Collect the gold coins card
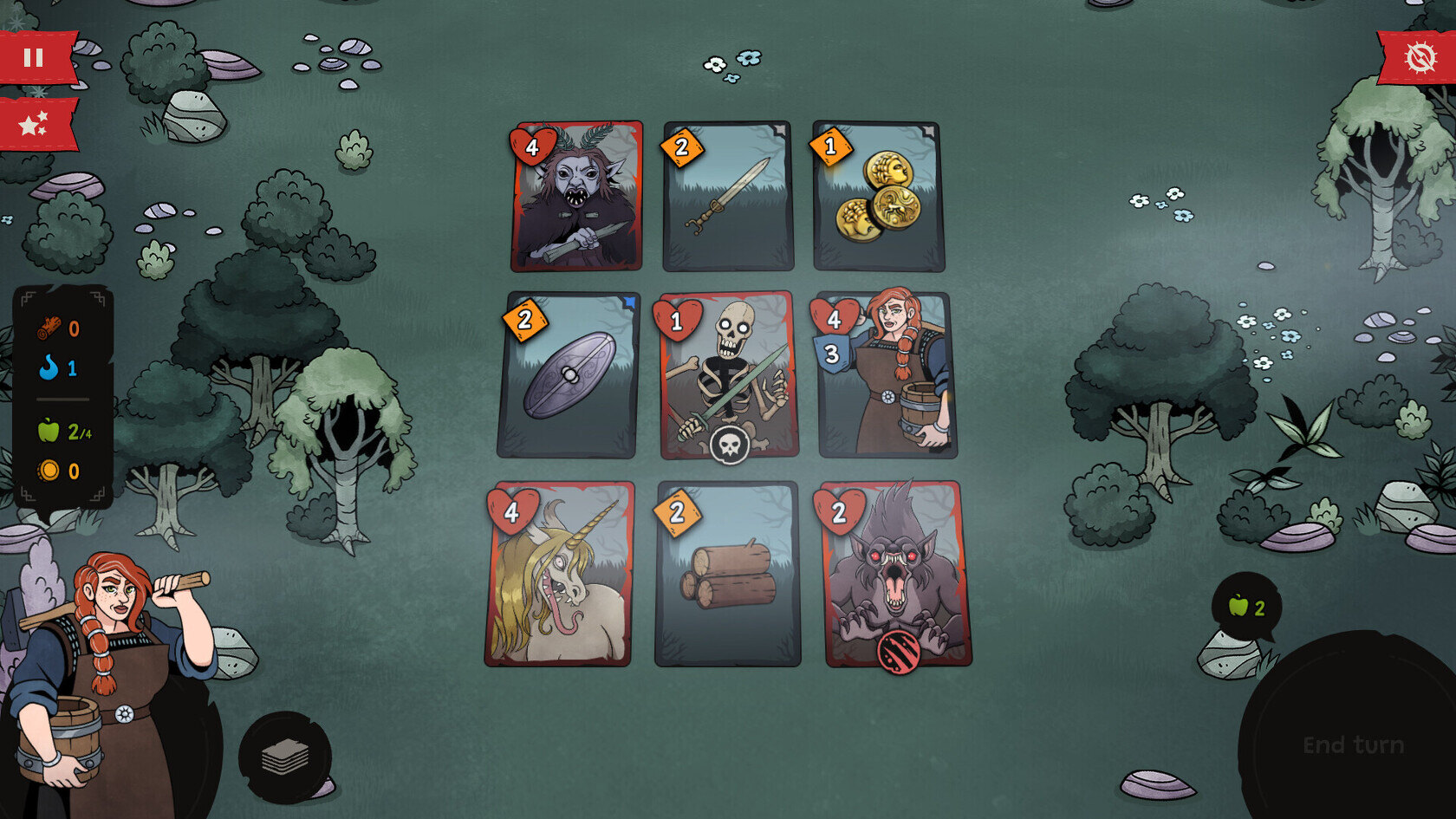 pos(878,197)
